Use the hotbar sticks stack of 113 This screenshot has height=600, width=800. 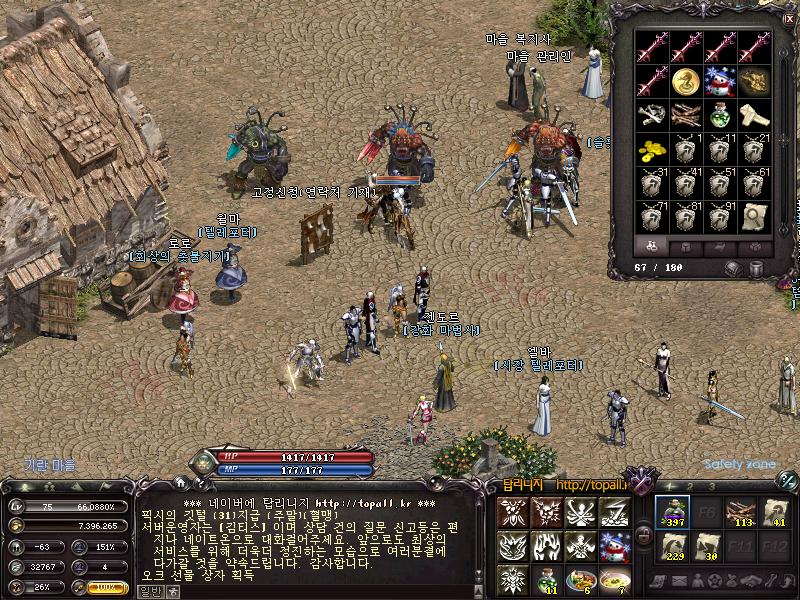point(741,511)
